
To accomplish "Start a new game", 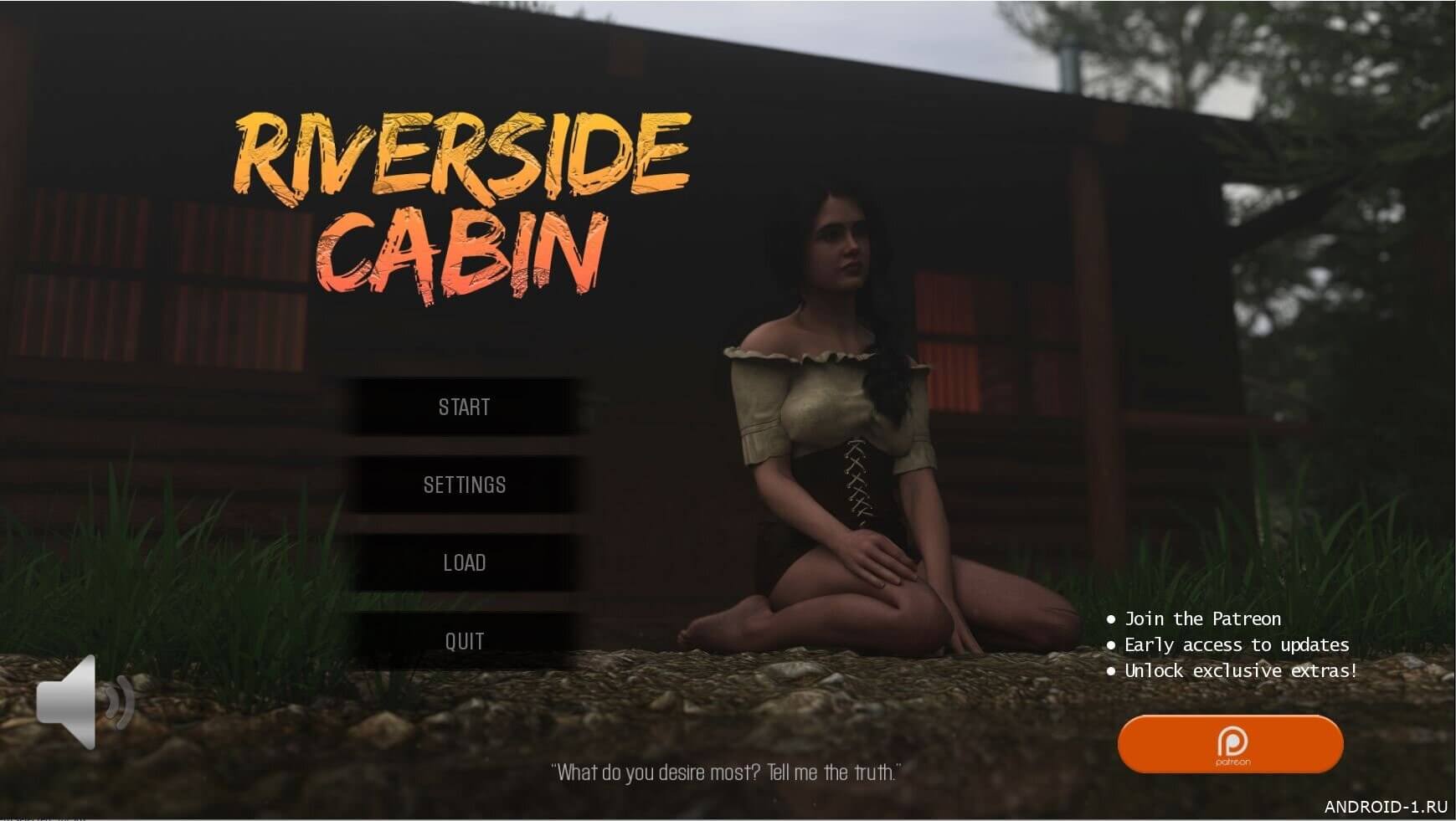I will tap(464, 408).
